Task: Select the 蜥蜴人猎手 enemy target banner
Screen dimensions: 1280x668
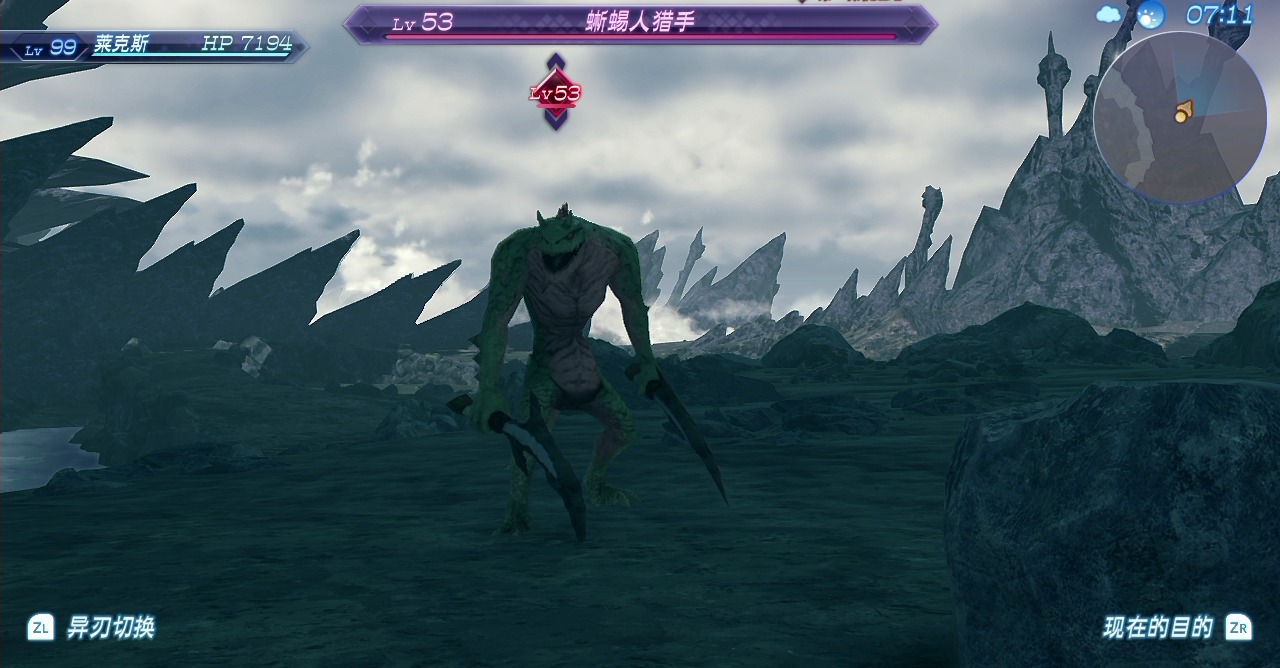Action: (x=640, y=24)
